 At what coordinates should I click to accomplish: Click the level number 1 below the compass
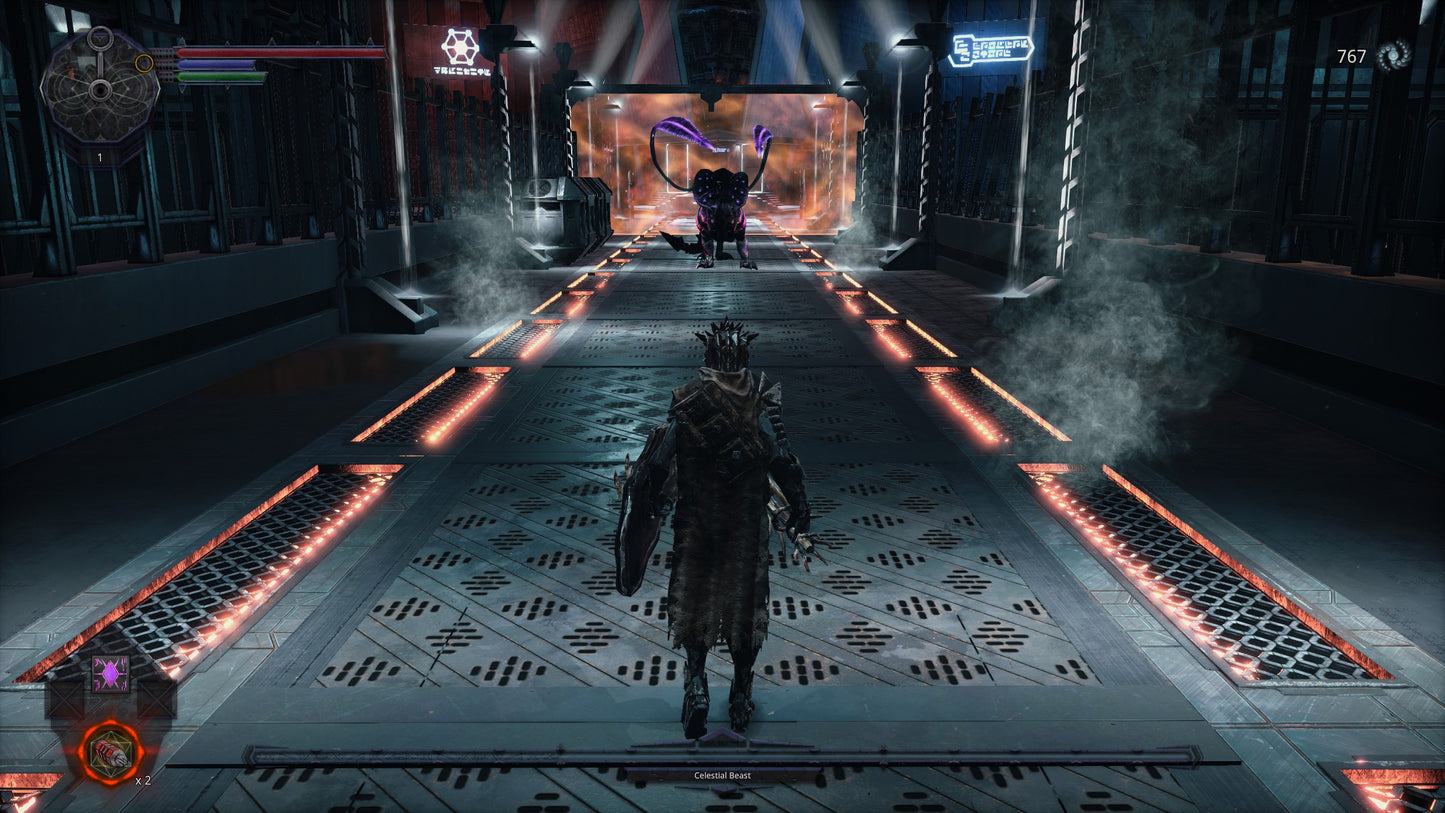(100, 158)
